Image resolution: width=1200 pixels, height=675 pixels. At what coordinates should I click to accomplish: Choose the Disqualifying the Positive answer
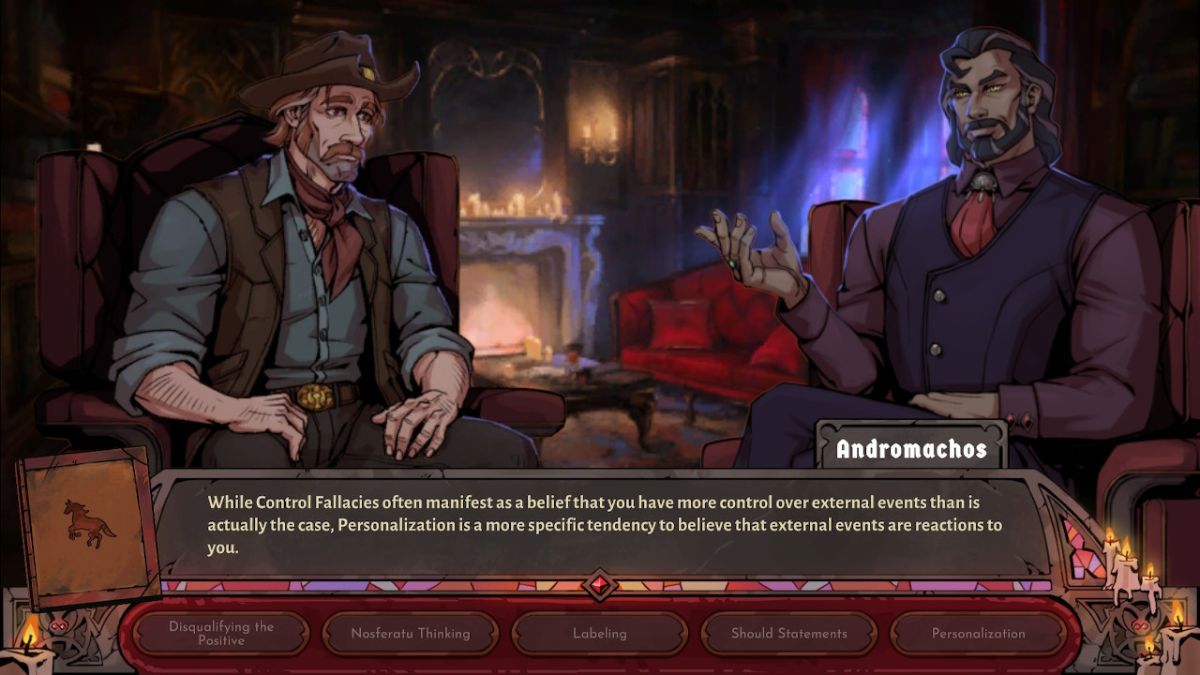pyautogui.click(x=221, y=633)
